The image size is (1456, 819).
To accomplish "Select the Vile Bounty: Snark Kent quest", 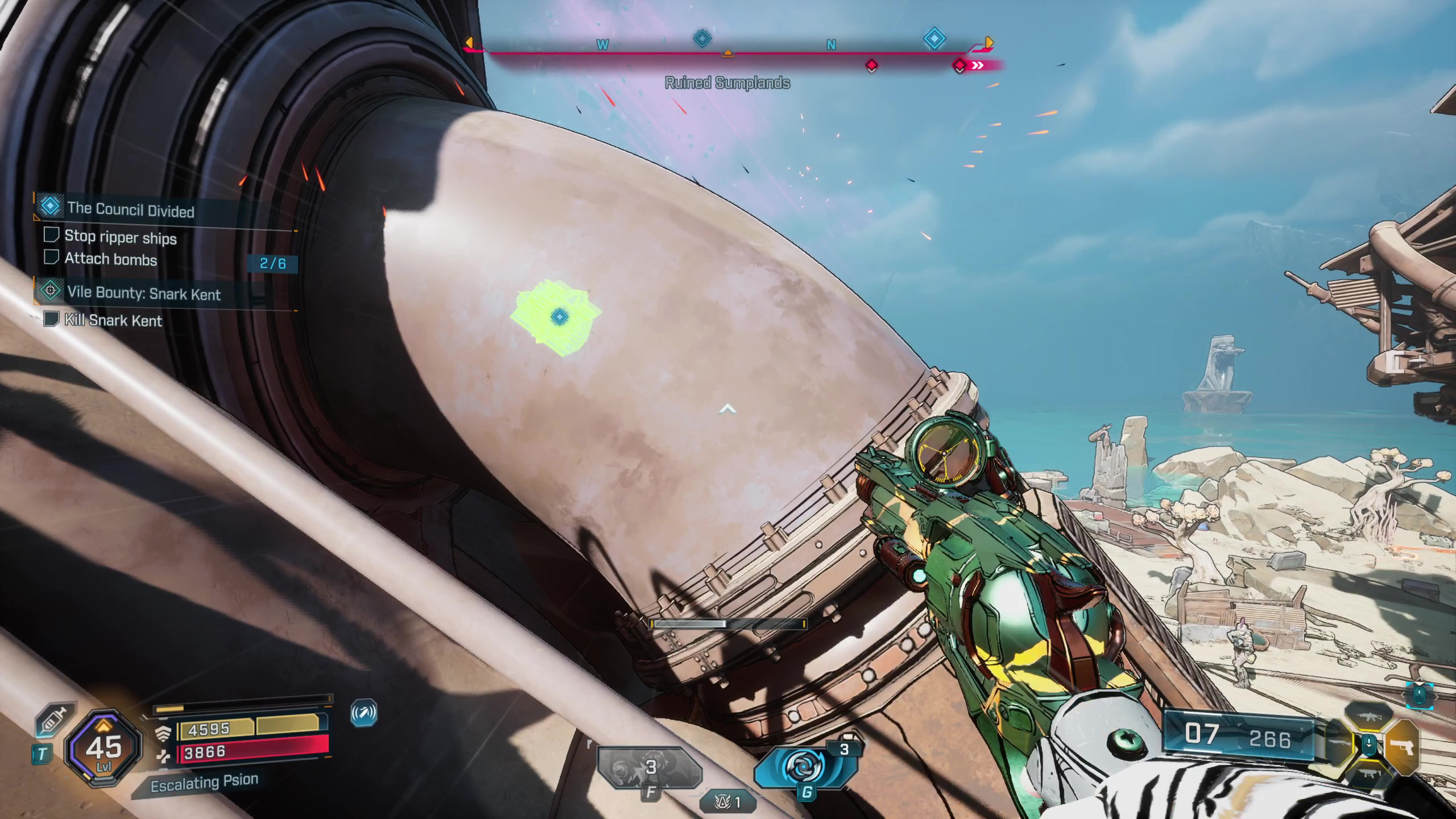I will pos(143,293).
